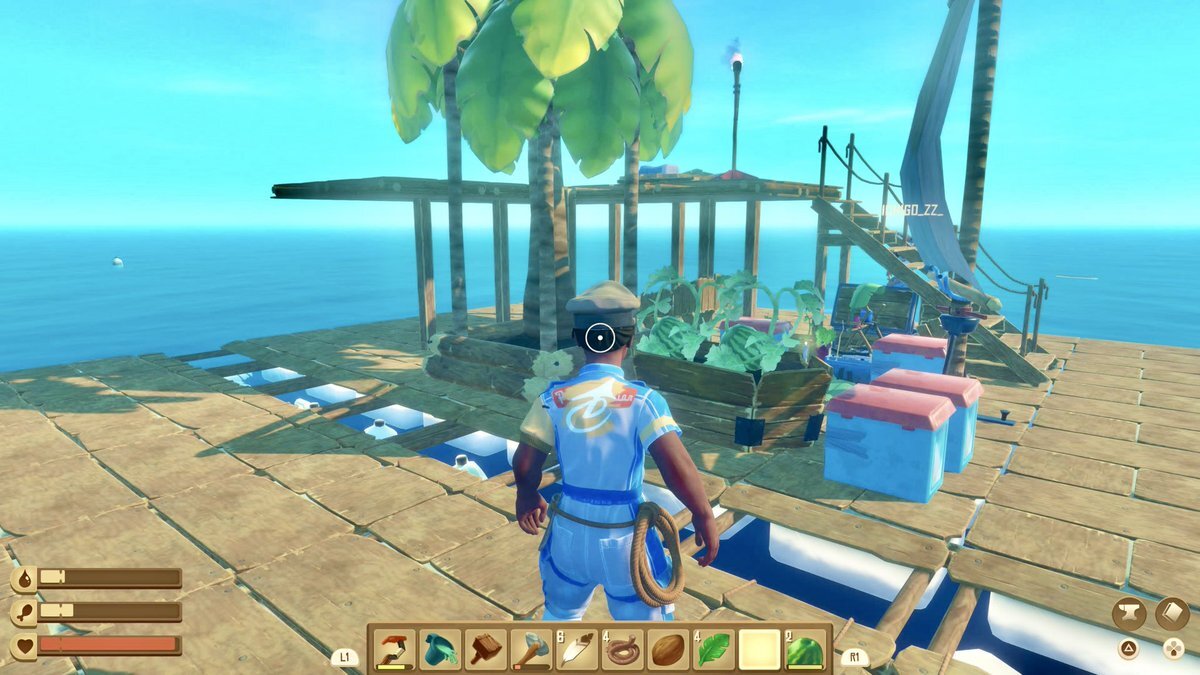Equip the wooden building hammer
The image size is (1200, 675).
tap(486, 650)
